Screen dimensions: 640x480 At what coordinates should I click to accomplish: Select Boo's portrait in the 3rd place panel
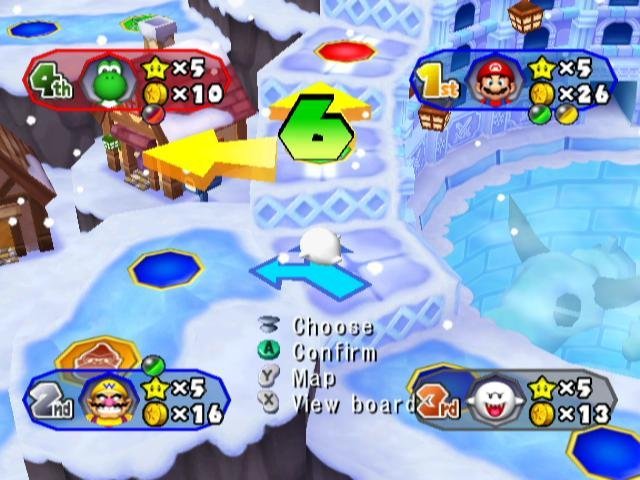[x=492, y=400]
